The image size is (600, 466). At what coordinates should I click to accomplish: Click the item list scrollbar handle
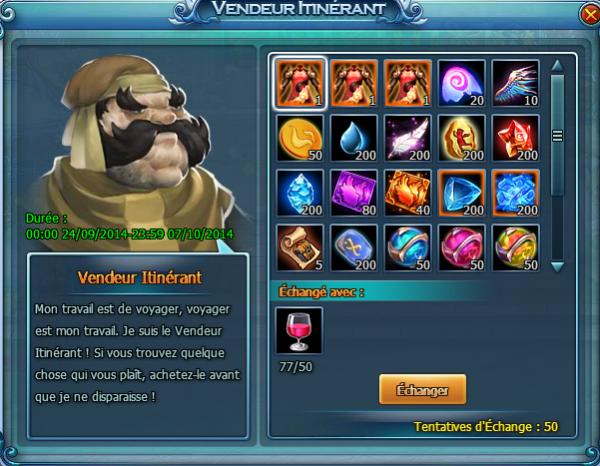(x=558, y=137)
